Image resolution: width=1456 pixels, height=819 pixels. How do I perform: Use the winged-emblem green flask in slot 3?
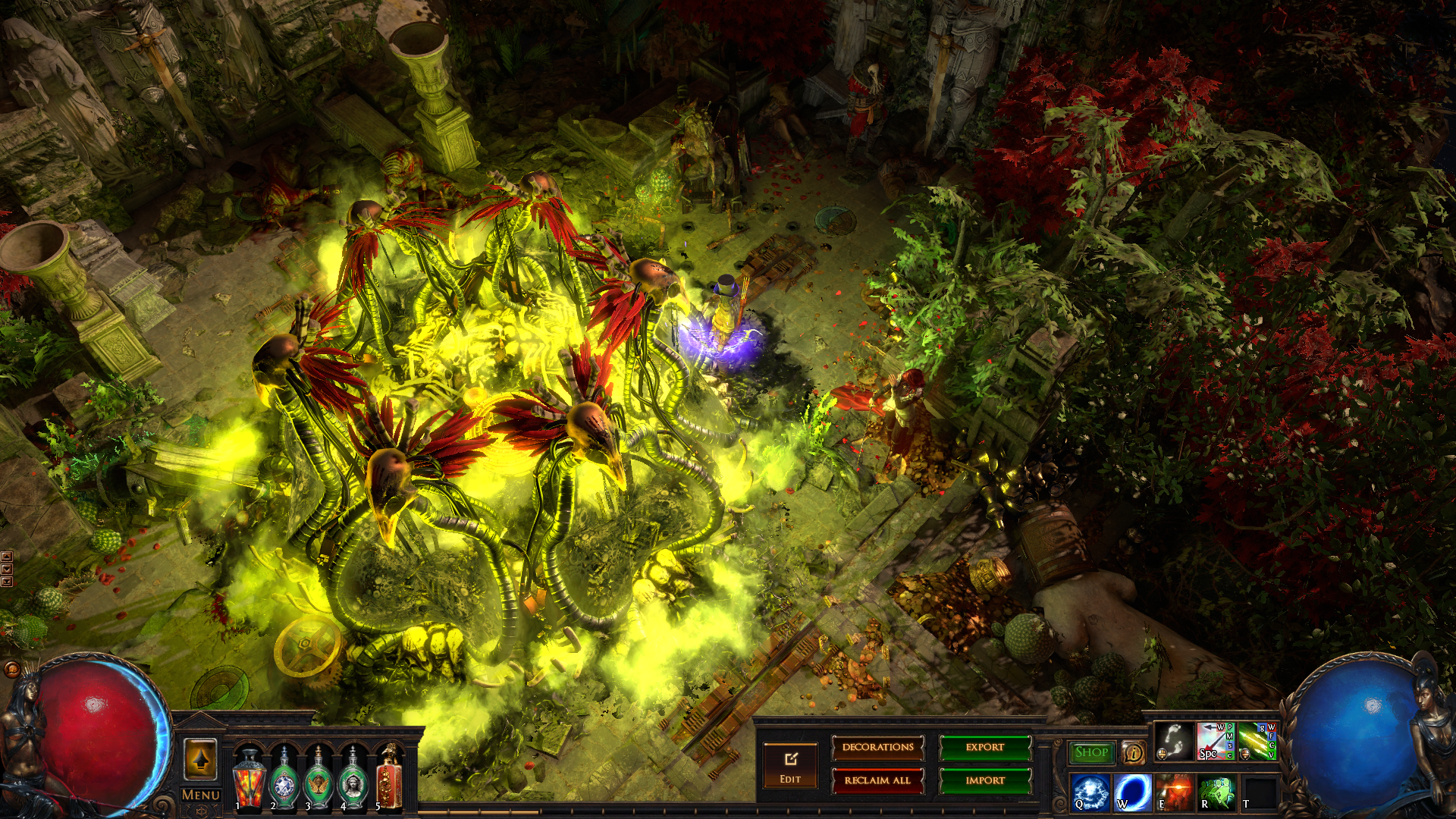click(318, 778)
